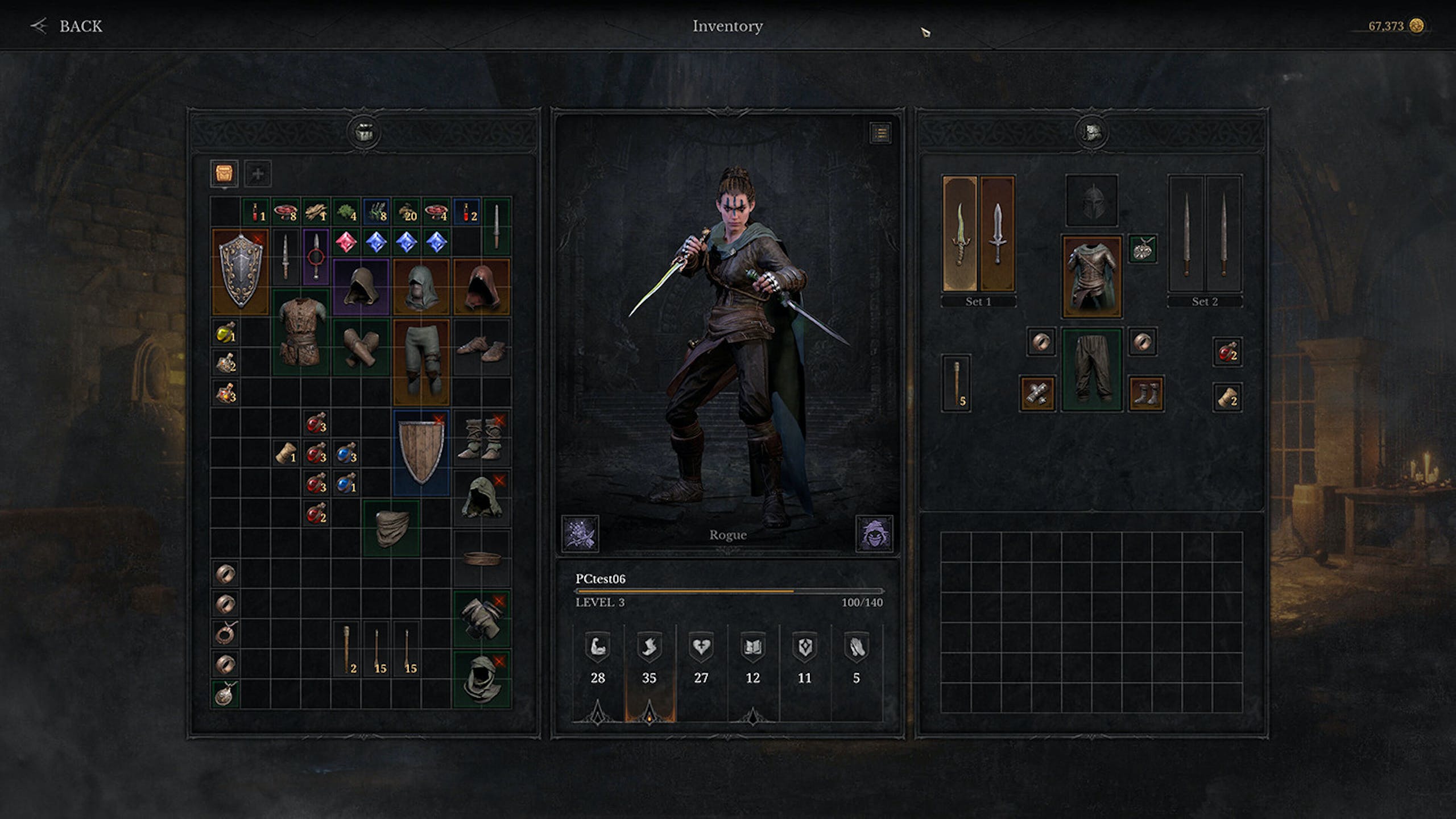1456x819 pixels.
Task: Choose the purple-bordered hood item
Action: [x=361, y=287]
